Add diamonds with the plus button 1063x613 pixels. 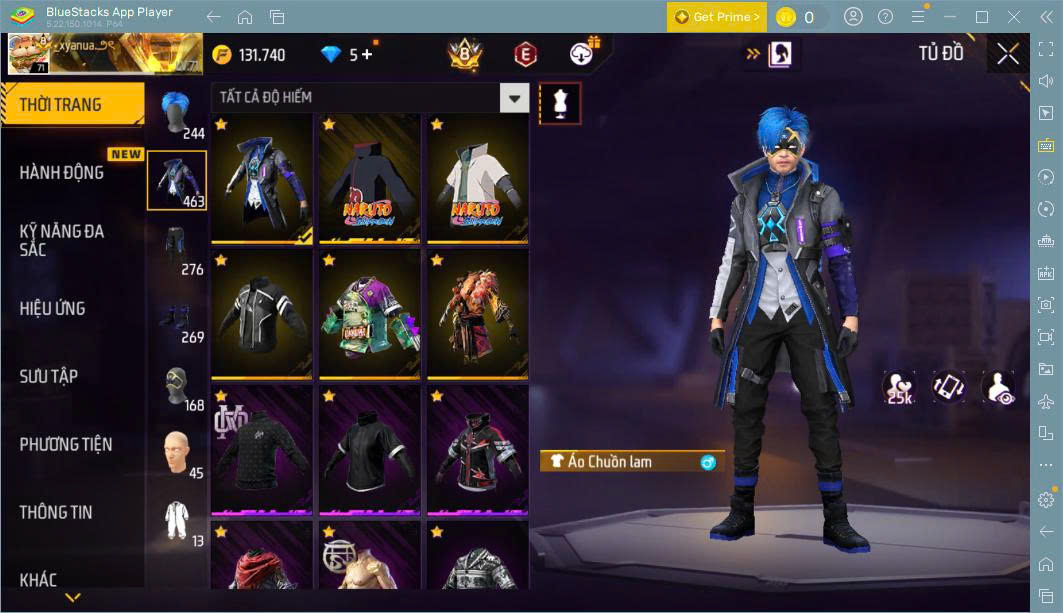coord(366,55)
